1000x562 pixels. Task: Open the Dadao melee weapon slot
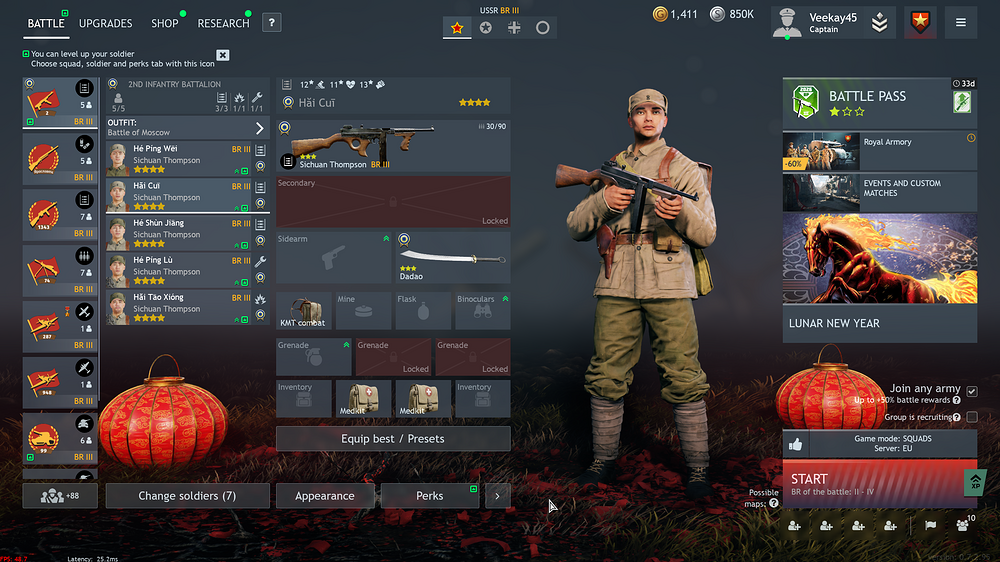pyautogui.click(x=453, y=257)
